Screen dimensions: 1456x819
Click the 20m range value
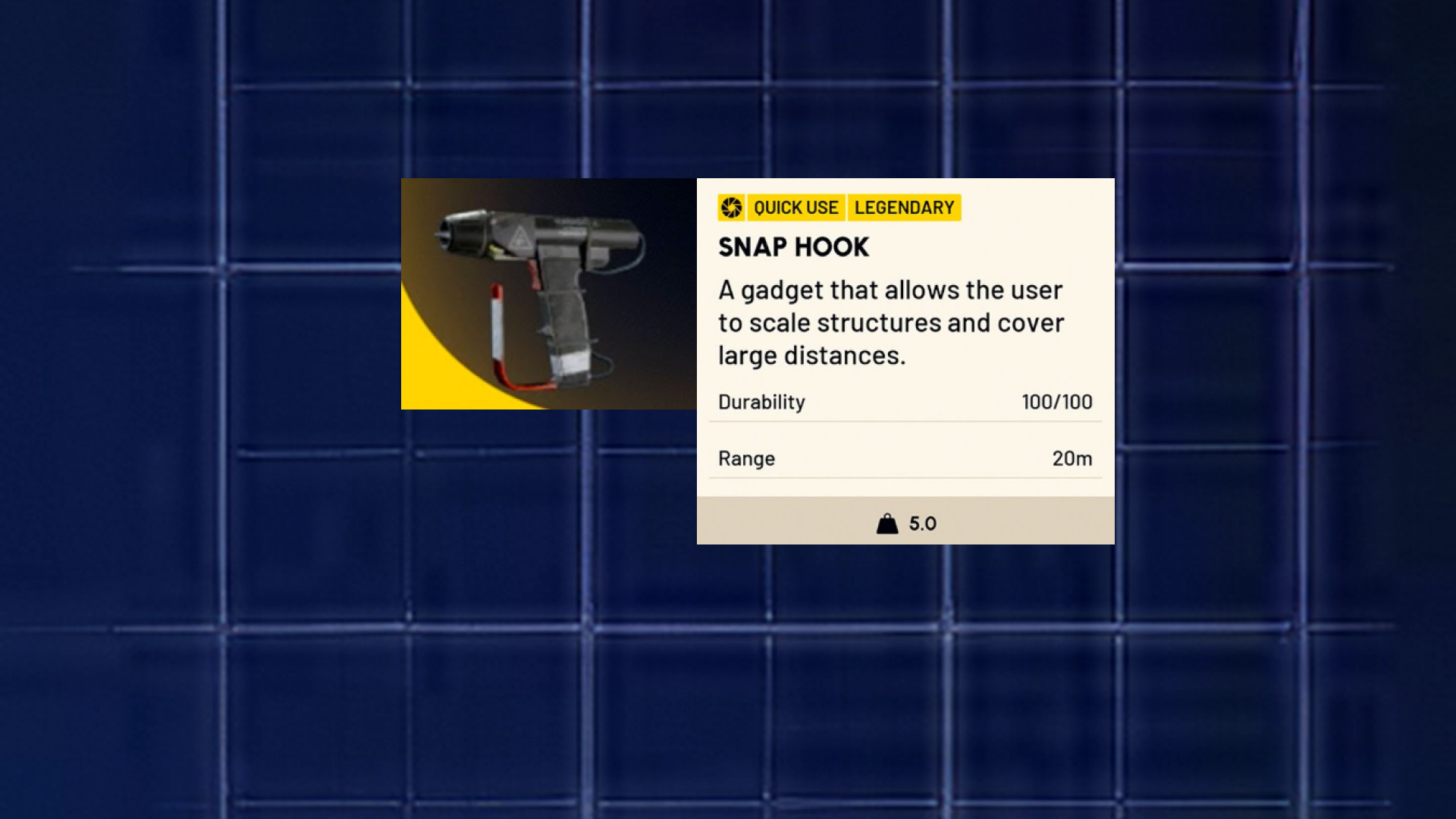coord(1073,458)
